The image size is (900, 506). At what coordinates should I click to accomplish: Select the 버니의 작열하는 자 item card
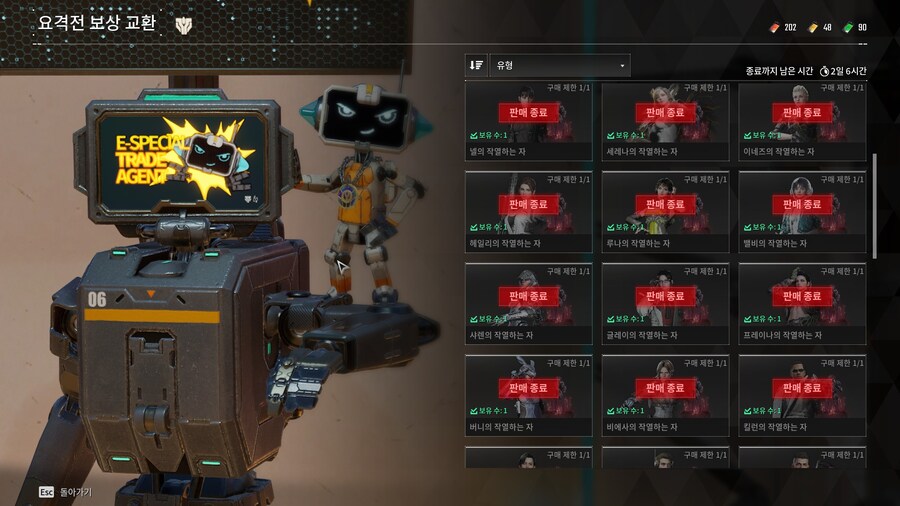pyautogui.click(x=528, y=396)
